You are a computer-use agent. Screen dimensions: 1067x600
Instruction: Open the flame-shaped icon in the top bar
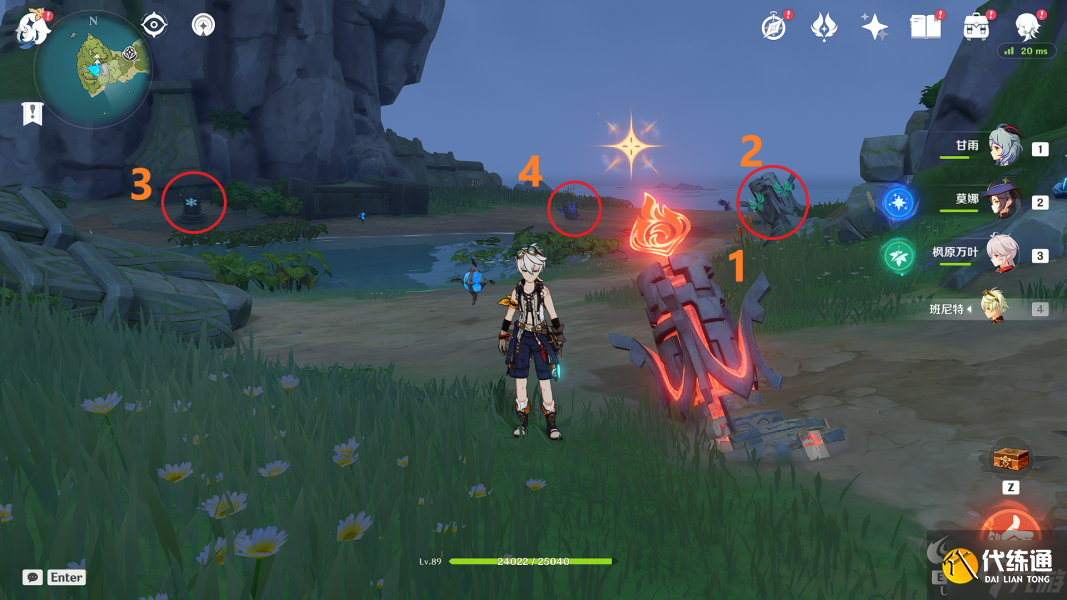coord(824,27)
